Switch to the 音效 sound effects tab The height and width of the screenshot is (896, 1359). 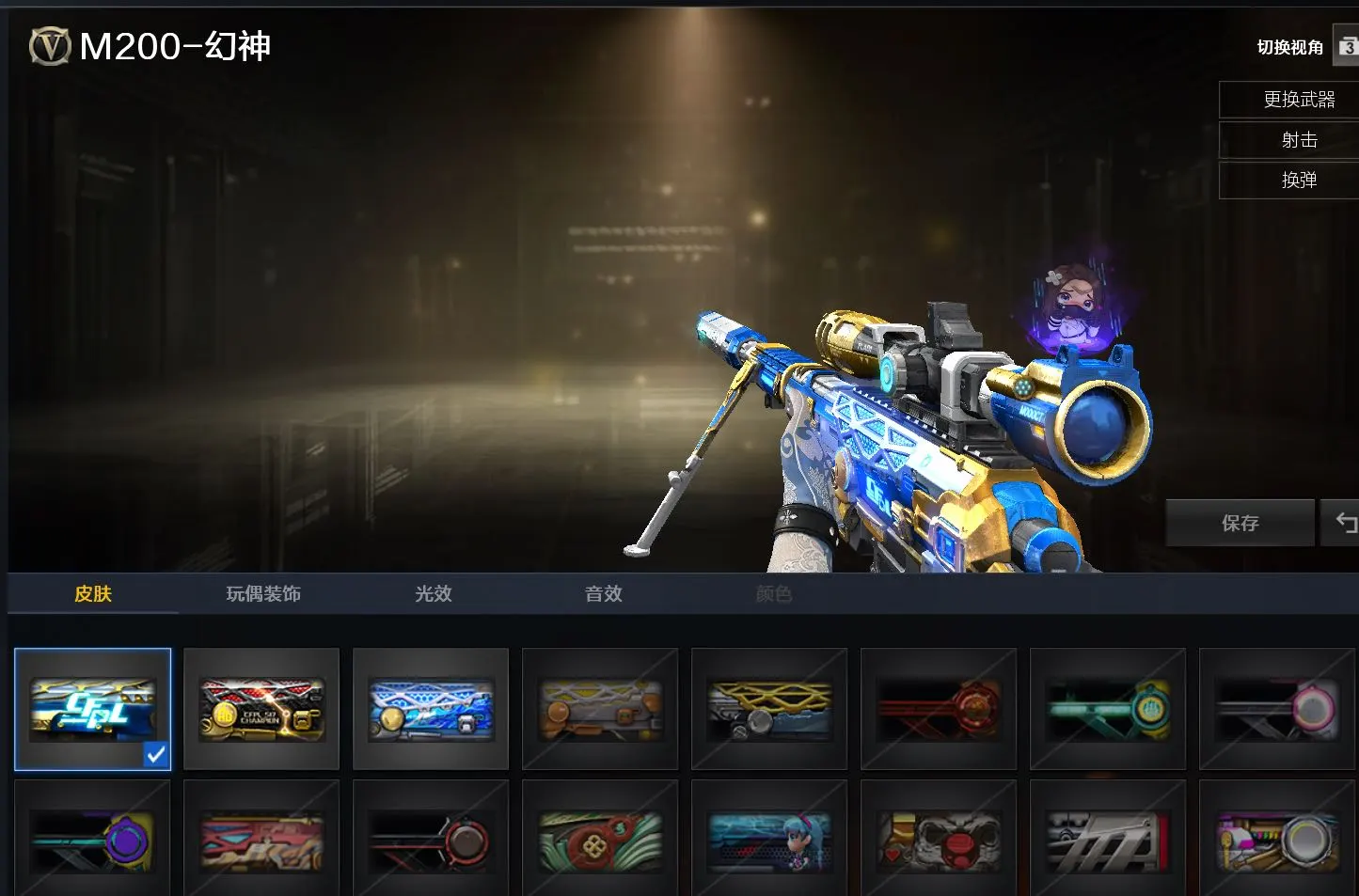click(x=604, y=594)
